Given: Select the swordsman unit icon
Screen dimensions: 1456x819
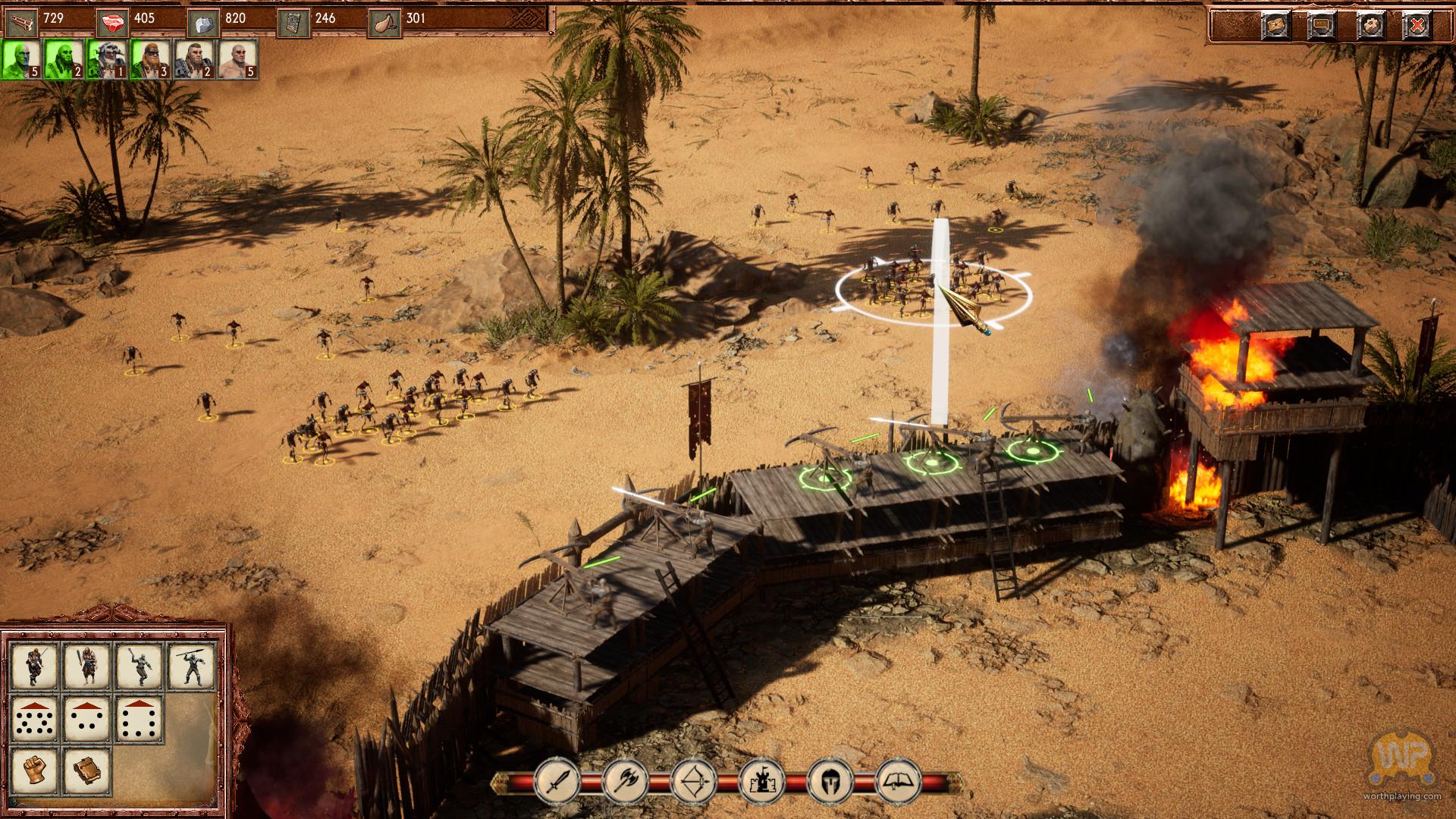Looking at the screenshot, I should pyautogui.click(x=35, y=665).
